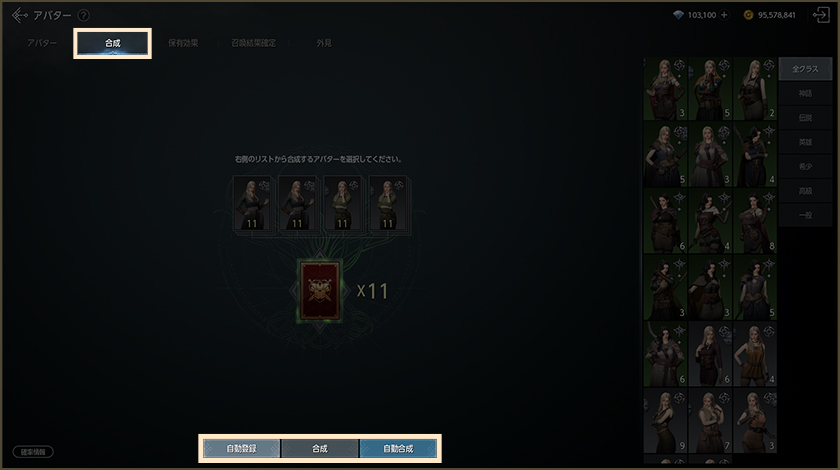Choose the 英雄 grade filter
This screenshot has width=840, height=470.
[x=805, y=142]
